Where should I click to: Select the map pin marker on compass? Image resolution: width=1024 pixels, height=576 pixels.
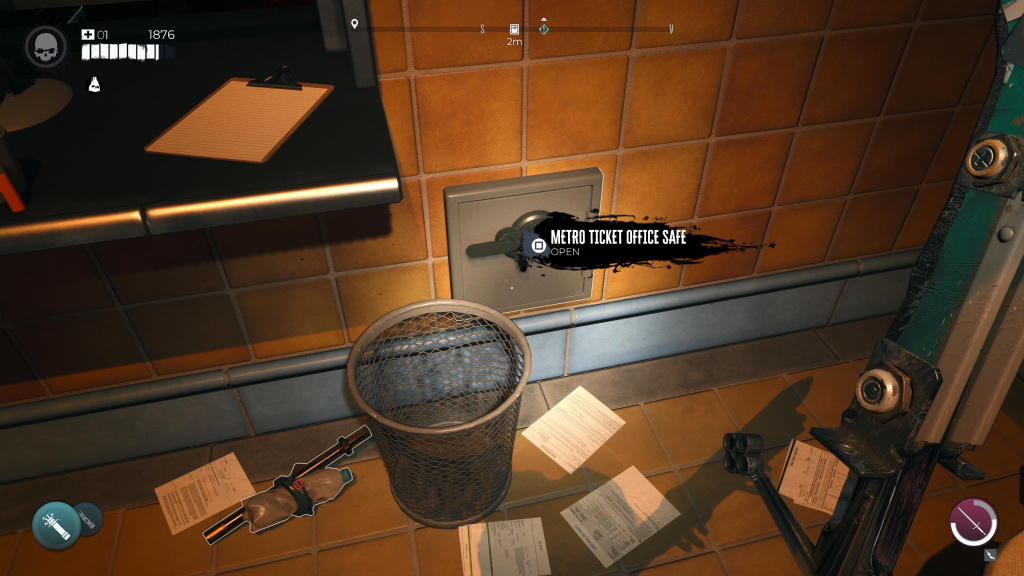(355, 24)
